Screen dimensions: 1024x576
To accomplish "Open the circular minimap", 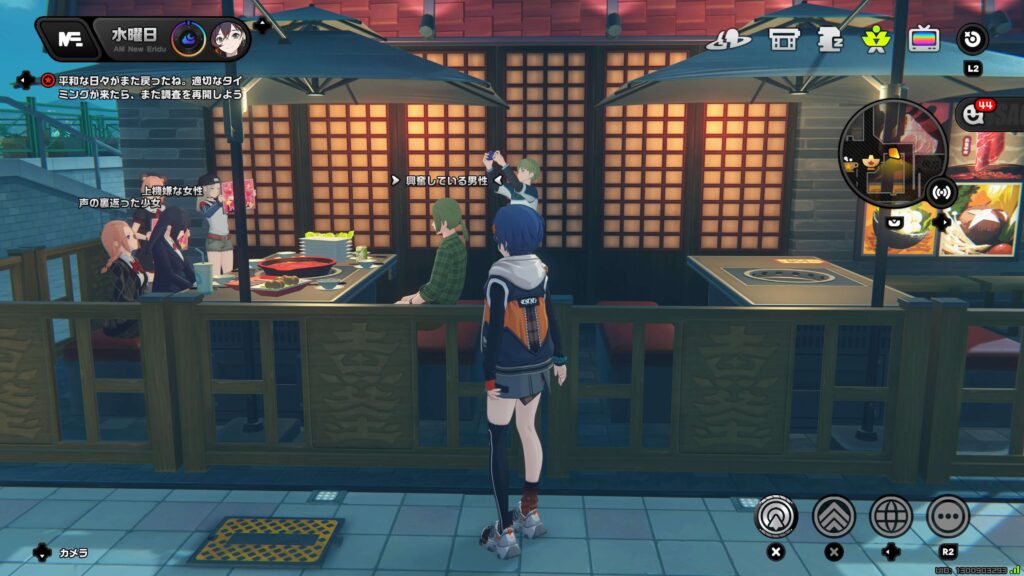I will coord(881,153).
